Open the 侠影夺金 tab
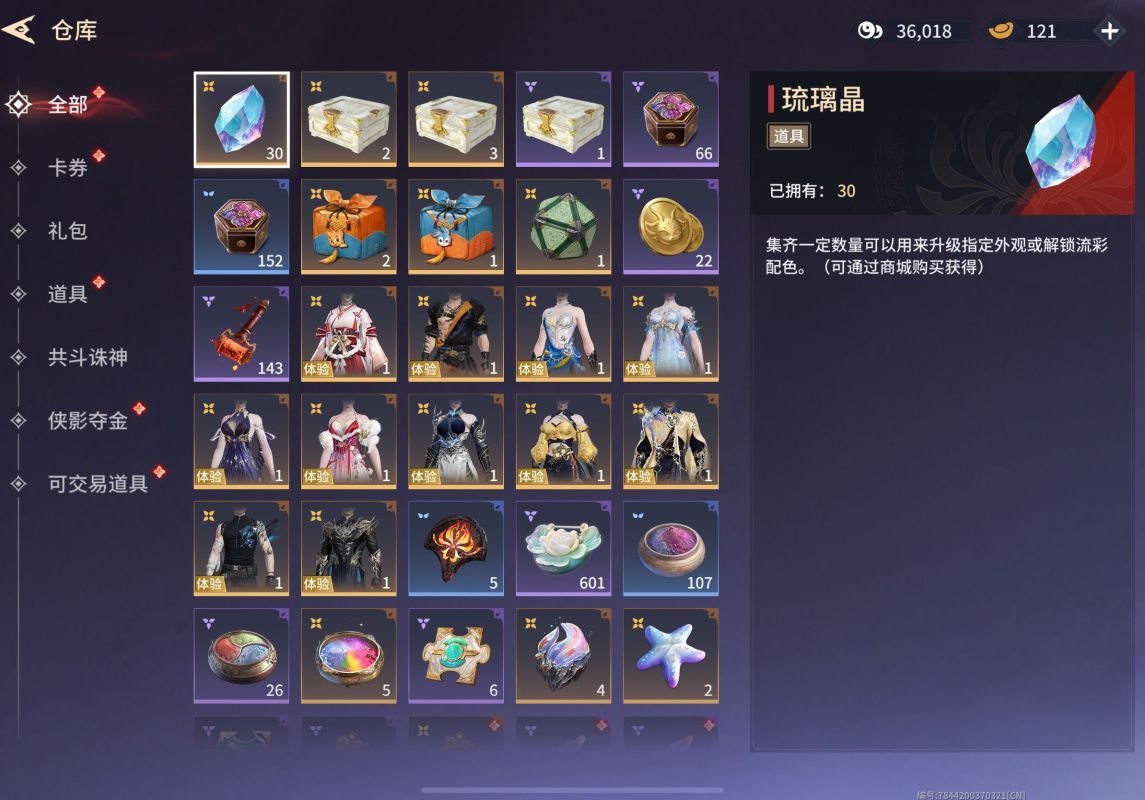Viewport: 1145px width, 800px height. (x=87, y=421)
